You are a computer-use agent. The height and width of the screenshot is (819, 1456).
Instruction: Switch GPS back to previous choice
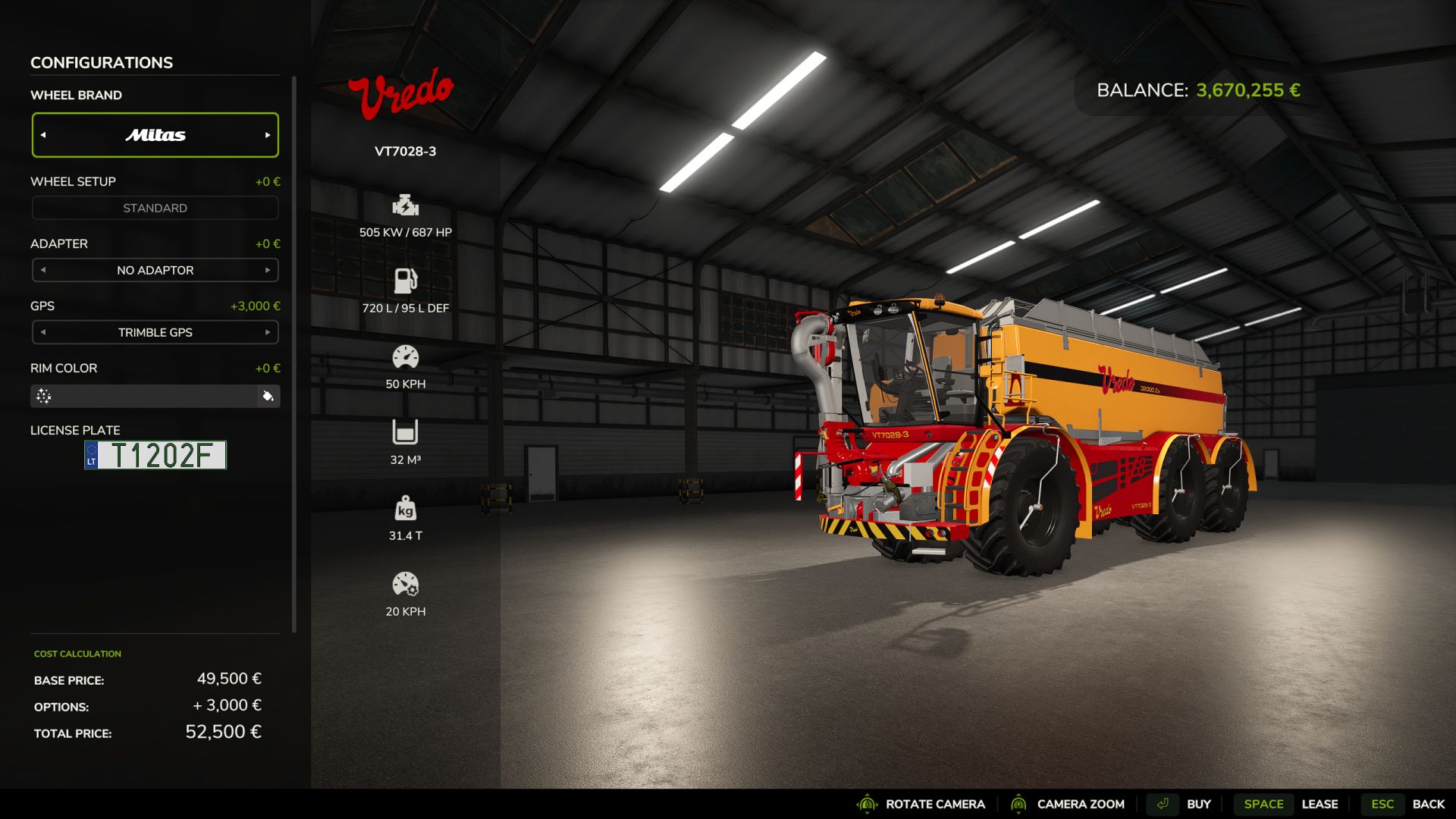point(44,332)
